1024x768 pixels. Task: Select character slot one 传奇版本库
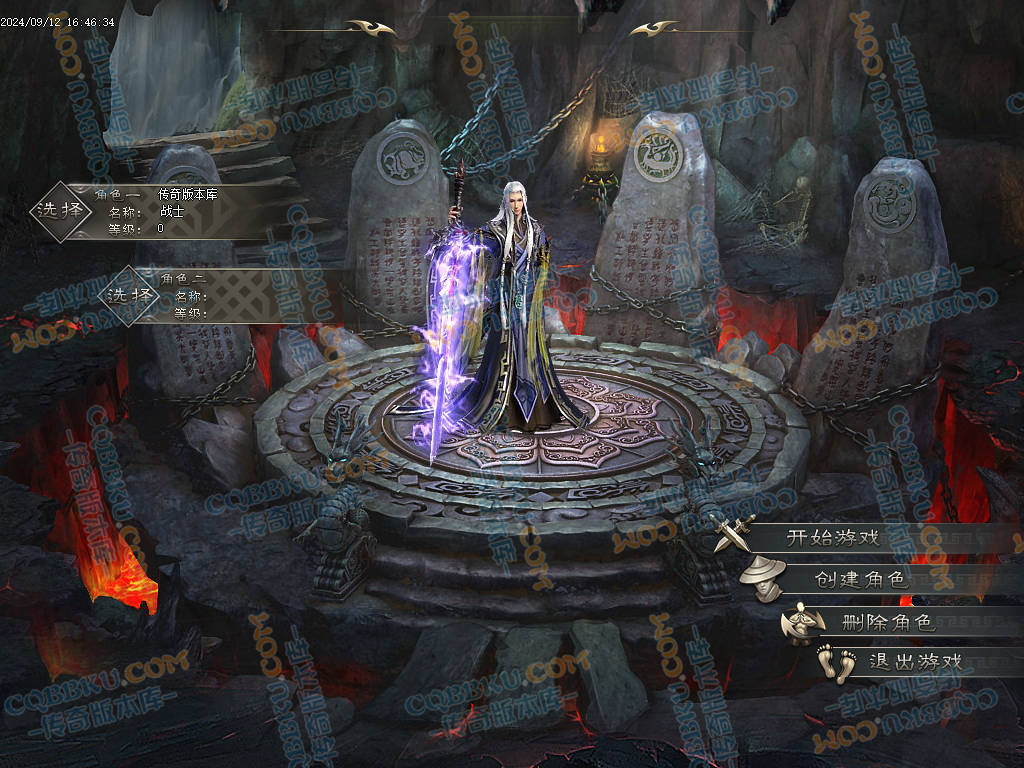pyautogui.click(x=60, y=211)
